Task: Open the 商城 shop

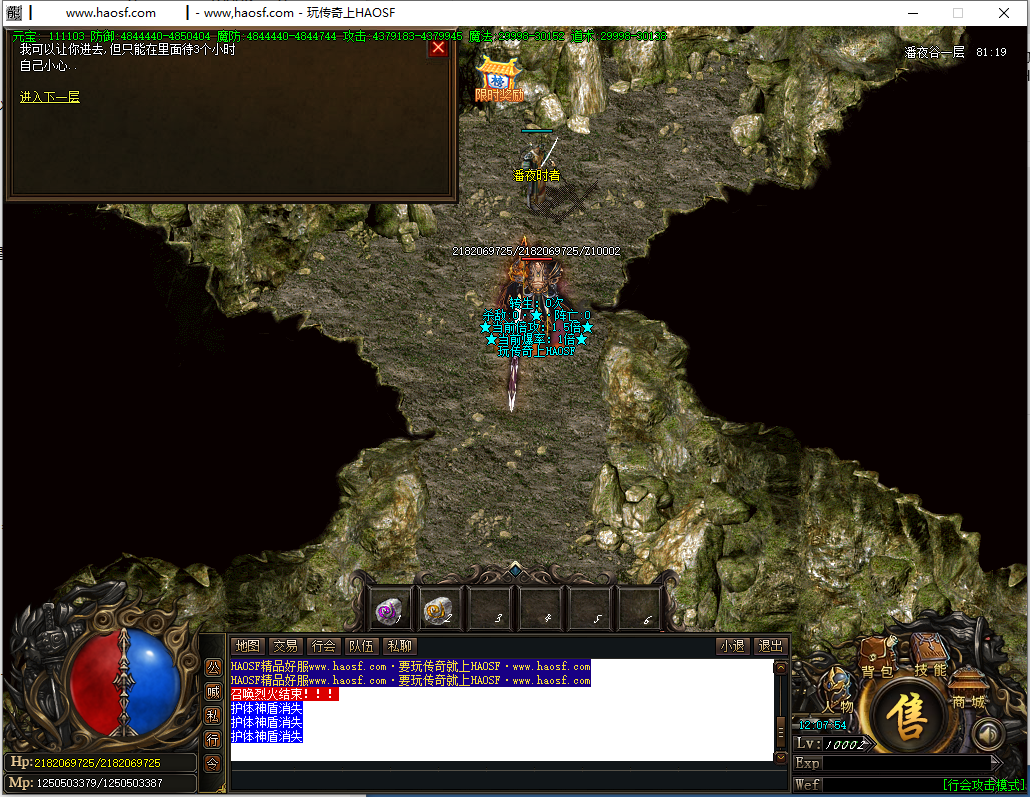Action: pyautogui.click(x=968, y=690)
